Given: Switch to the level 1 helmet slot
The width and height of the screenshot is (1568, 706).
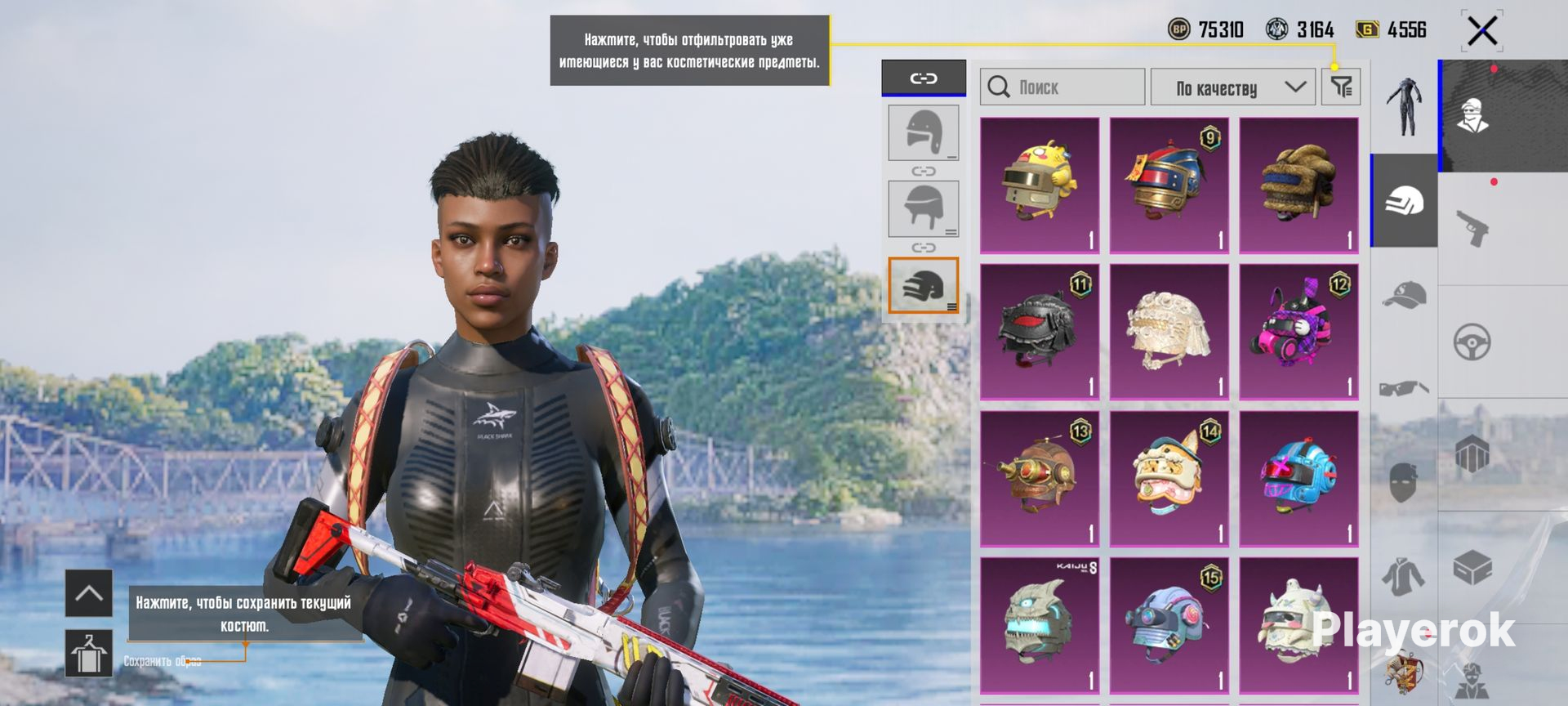Looking at the screenshot, I should pyautogui.click(x=923, y=132).
